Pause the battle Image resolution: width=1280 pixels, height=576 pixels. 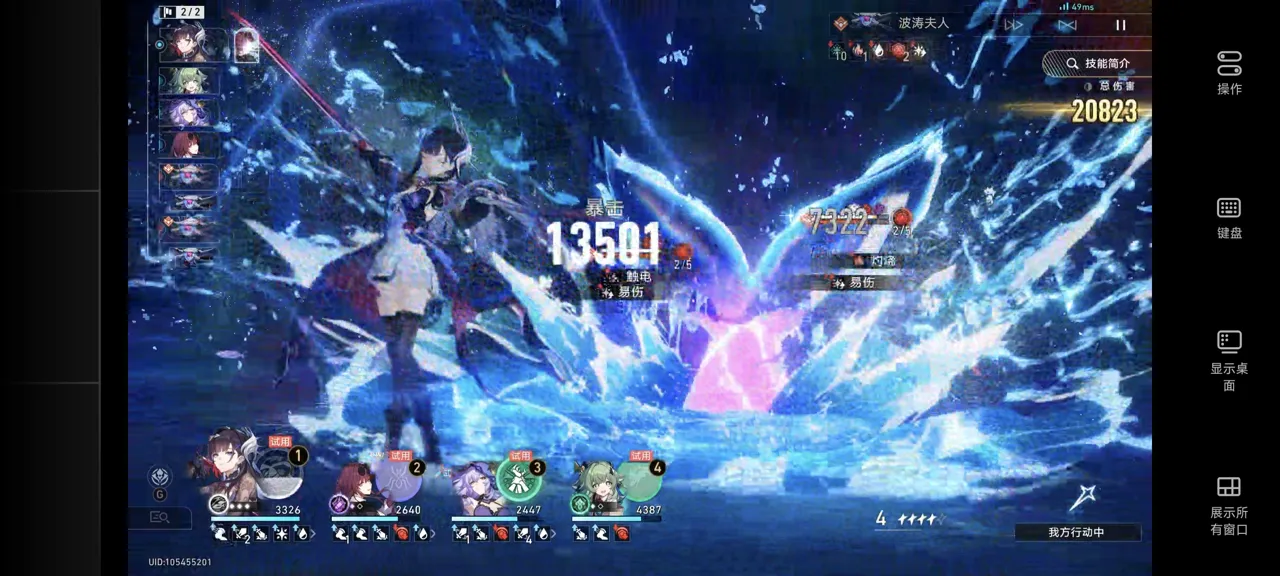[1120, 25]
